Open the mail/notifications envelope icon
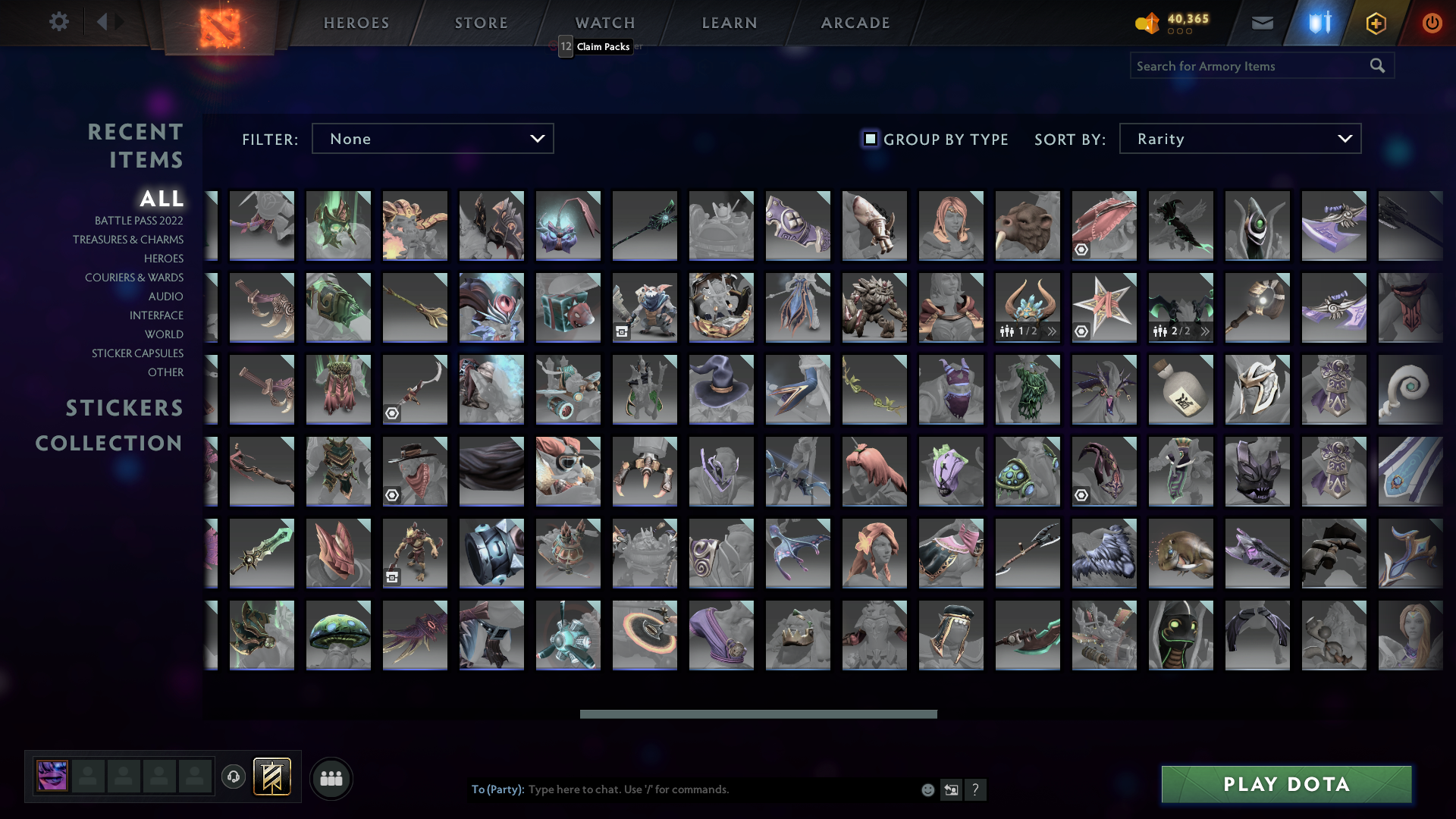The height and width of the screenshot is (819, 1456). 1262,22
